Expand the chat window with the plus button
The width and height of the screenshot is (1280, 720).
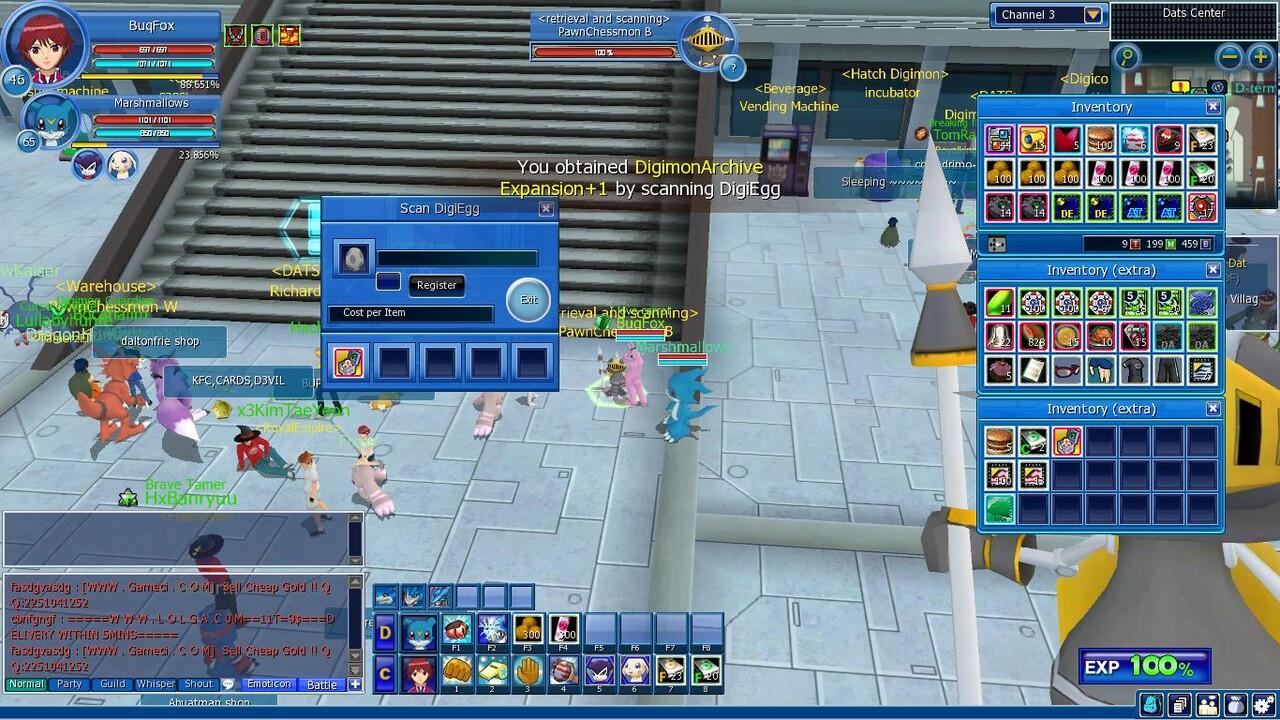coord(355,684)
